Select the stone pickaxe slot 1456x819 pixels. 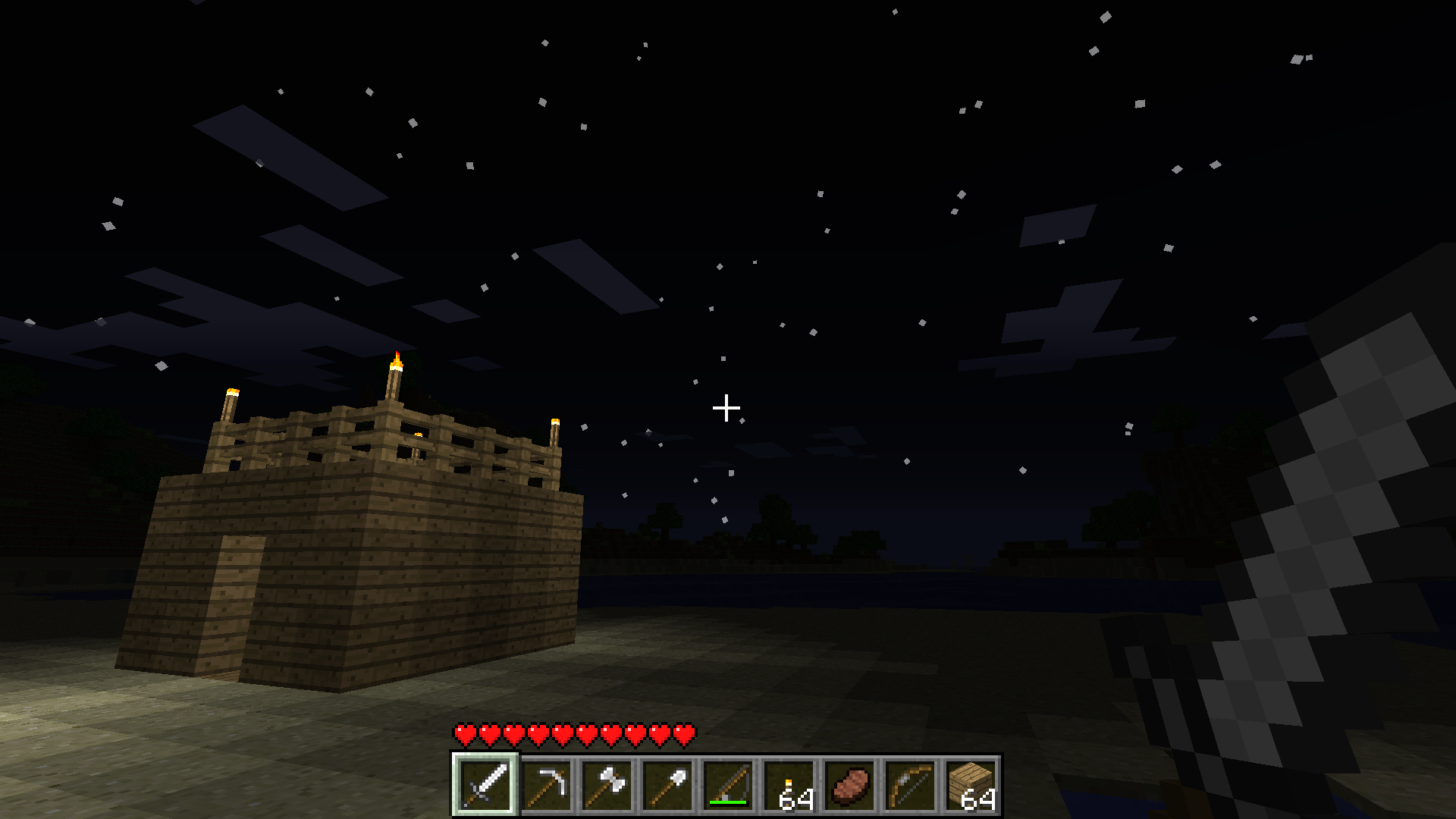[x=546, y=785]
